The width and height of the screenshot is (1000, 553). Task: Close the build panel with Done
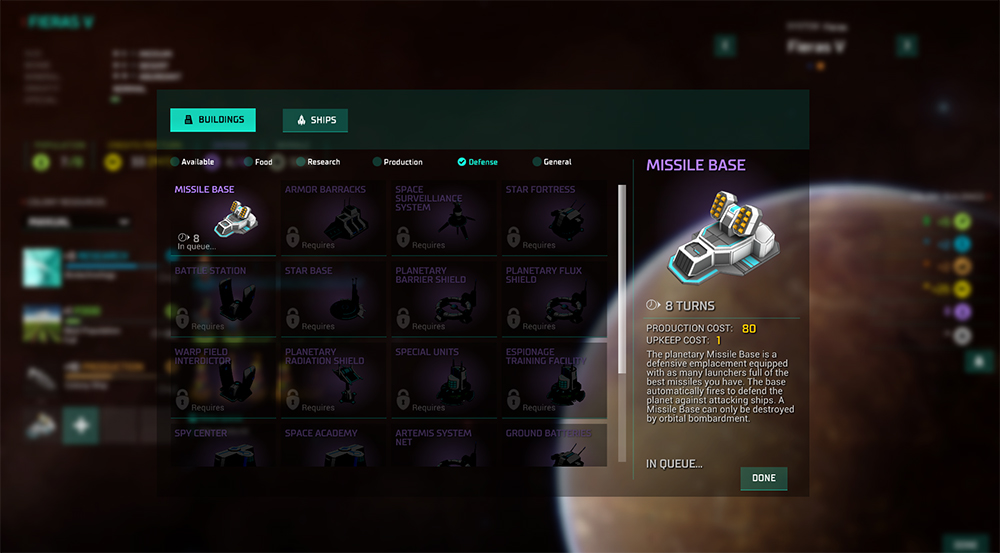pos(764,478)
